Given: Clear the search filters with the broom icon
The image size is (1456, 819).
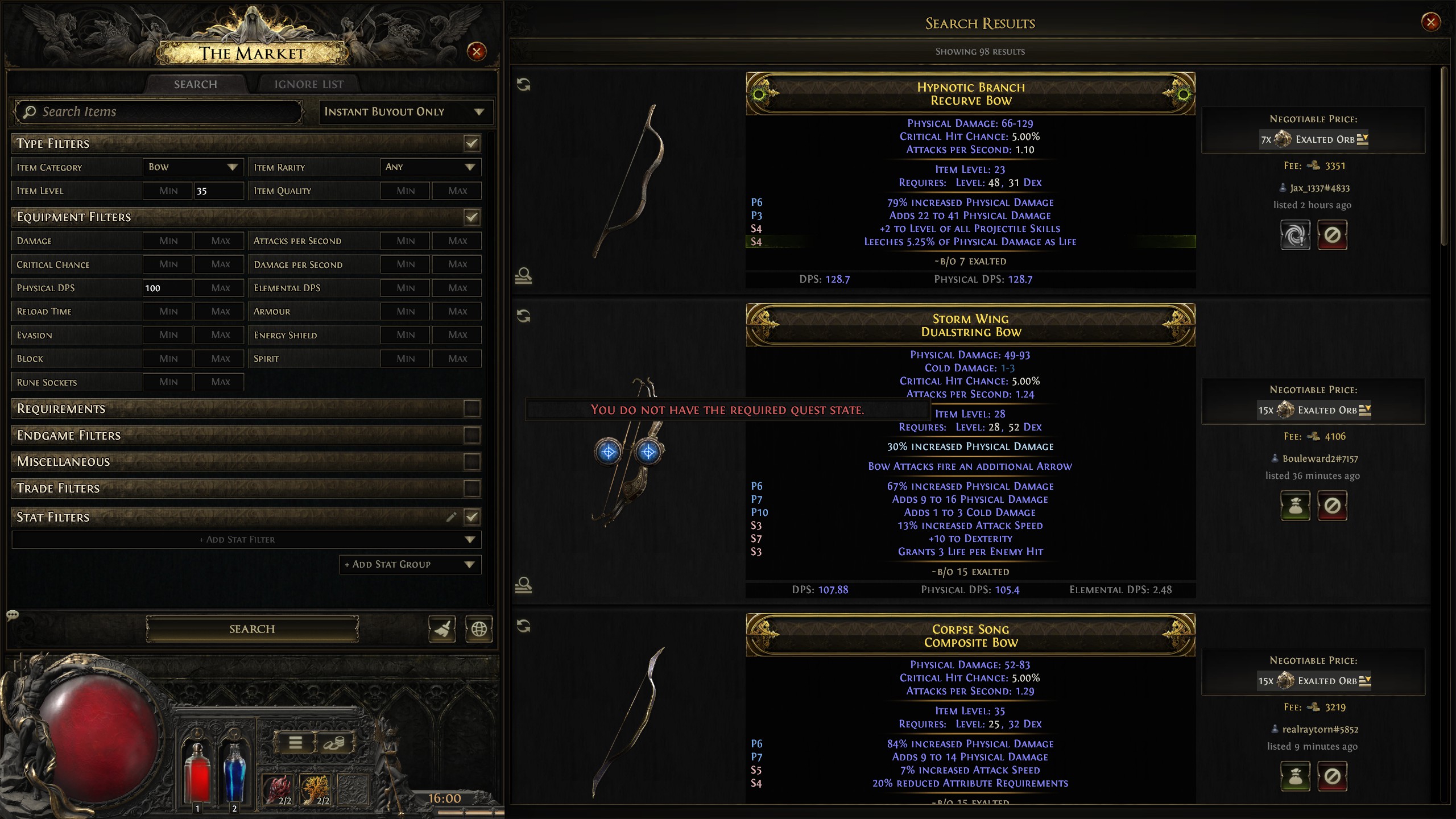Looking at the screenshot, I should (442, 629).
